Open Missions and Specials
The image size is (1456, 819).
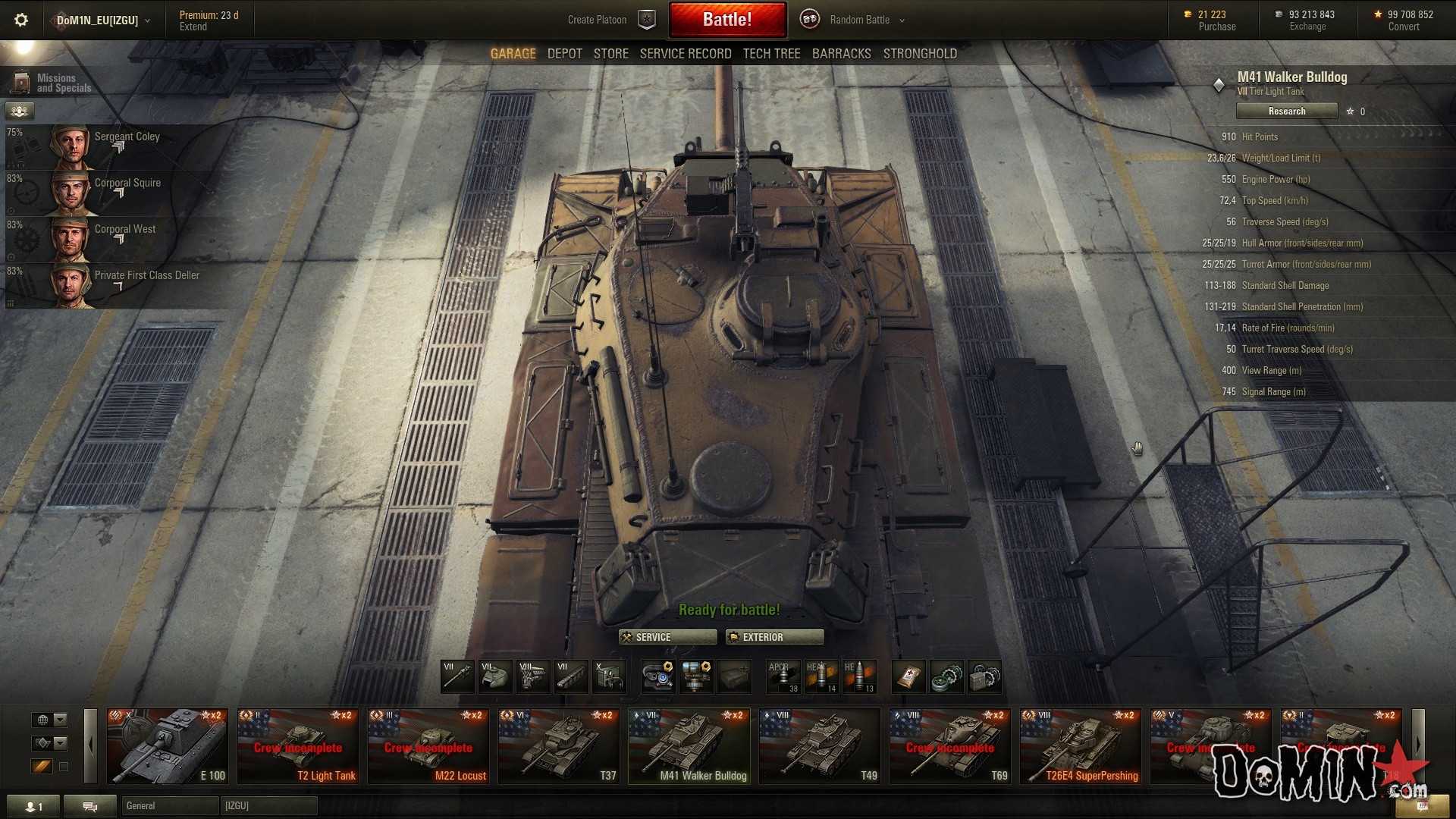pos(53,83)
